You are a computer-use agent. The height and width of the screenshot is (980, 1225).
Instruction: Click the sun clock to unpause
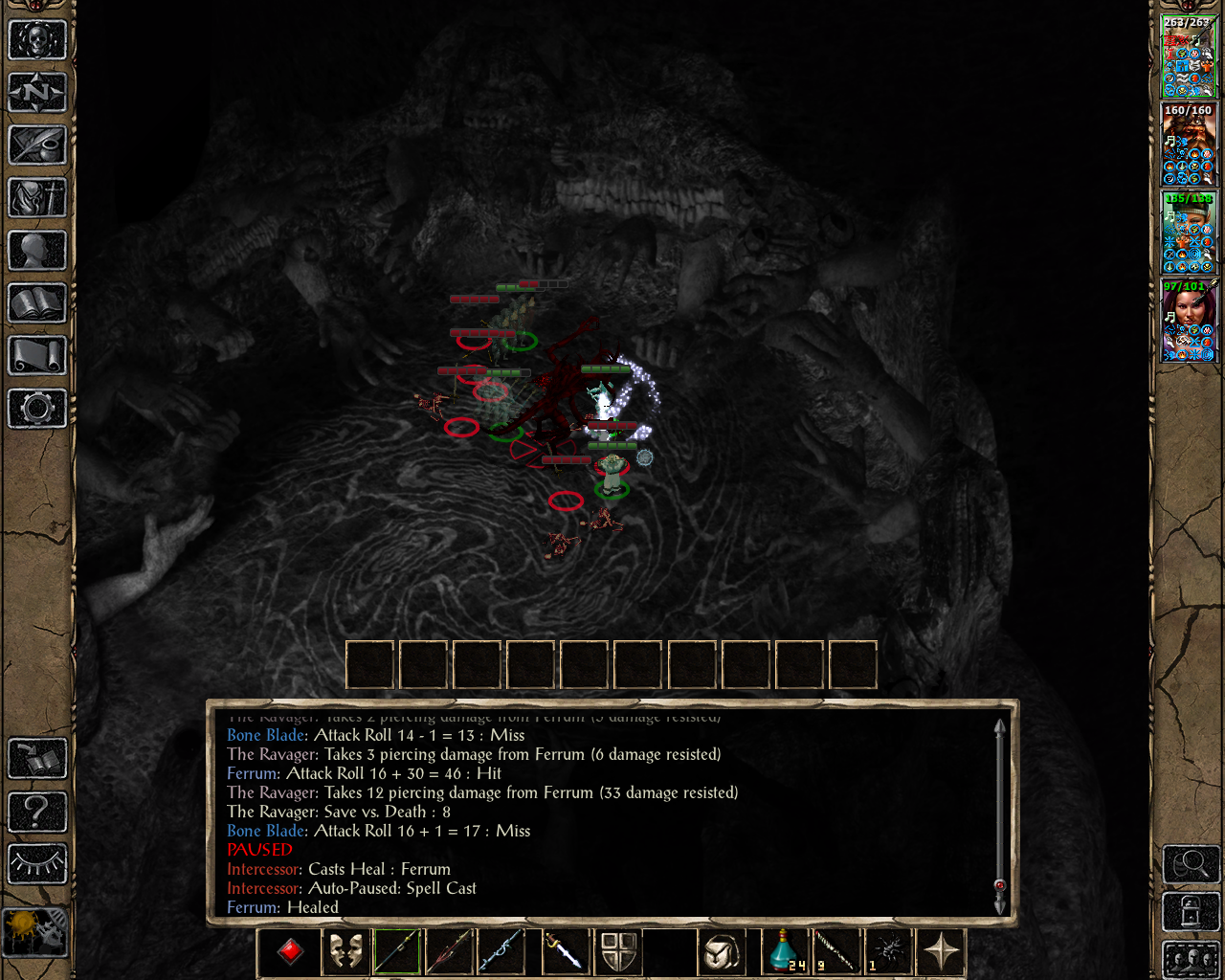(35, 931)
